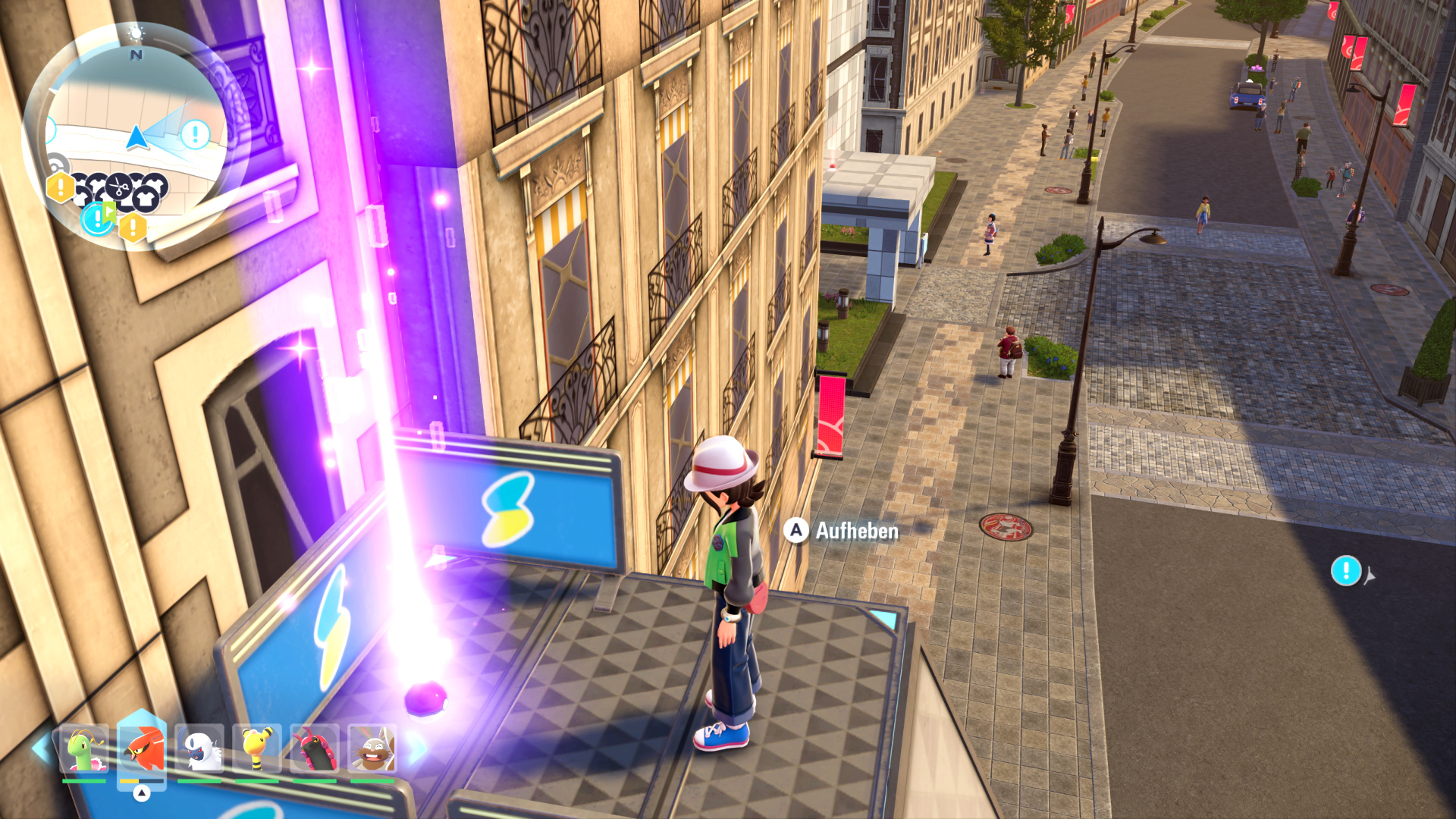Switch to Ampharos in the party
Image resolution: width=1456 pixels, height=819 pixels.
[257, 749]
